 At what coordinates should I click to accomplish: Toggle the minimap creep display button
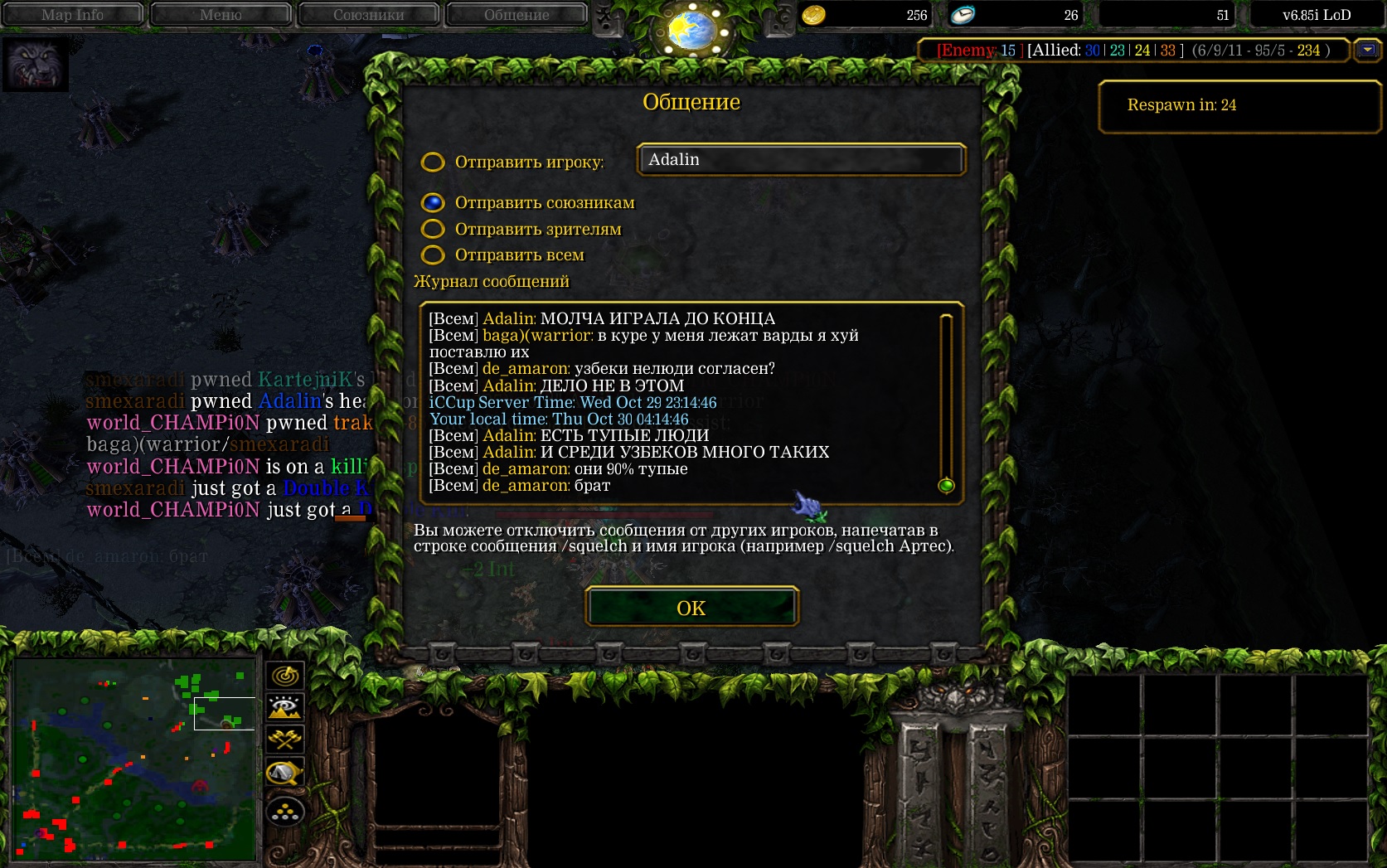point(285,773)
